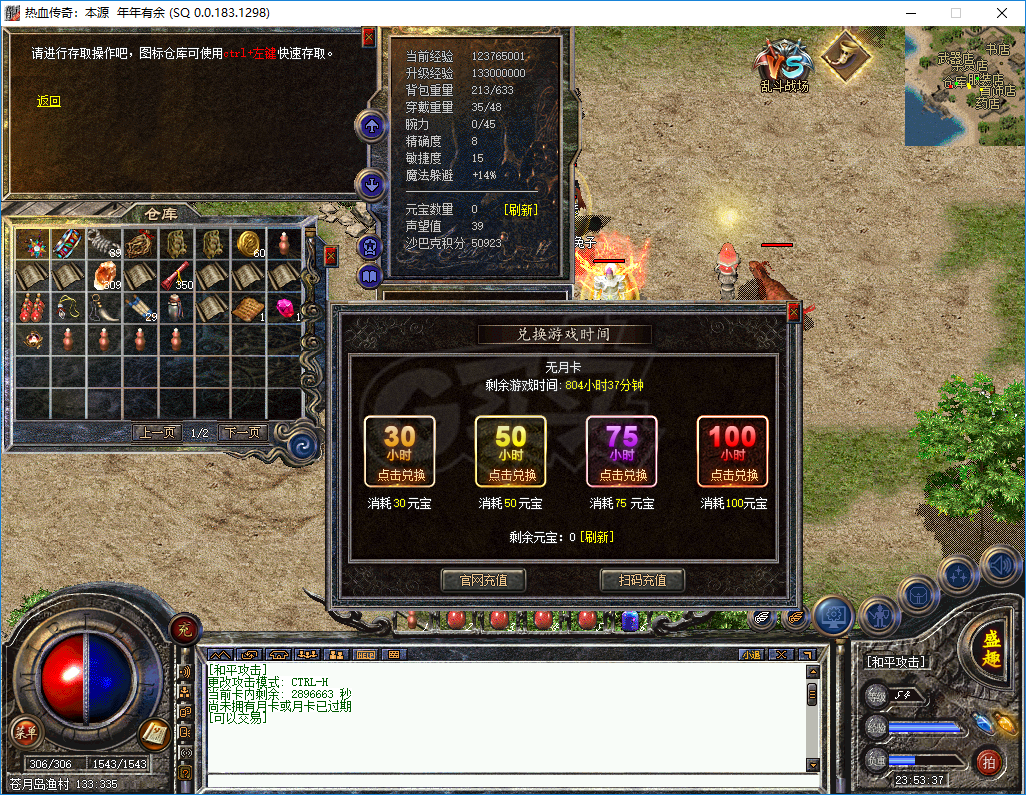Open the round red 菜单 menu button
The height and width of the screenshot is (795, 1026).
tap(25, 732)
